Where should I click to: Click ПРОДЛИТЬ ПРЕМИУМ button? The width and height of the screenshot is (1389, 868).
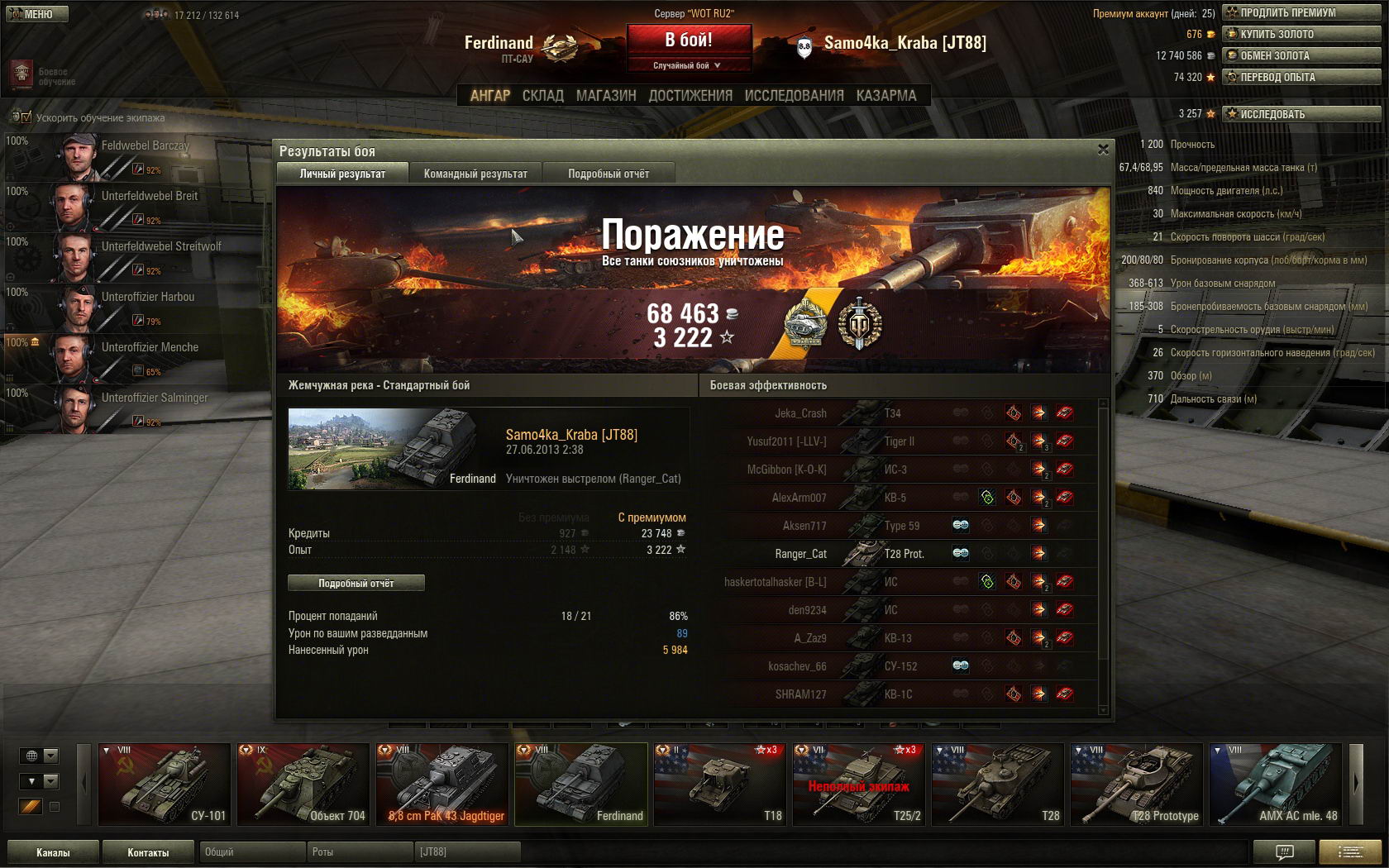[x=1301, y=12]
